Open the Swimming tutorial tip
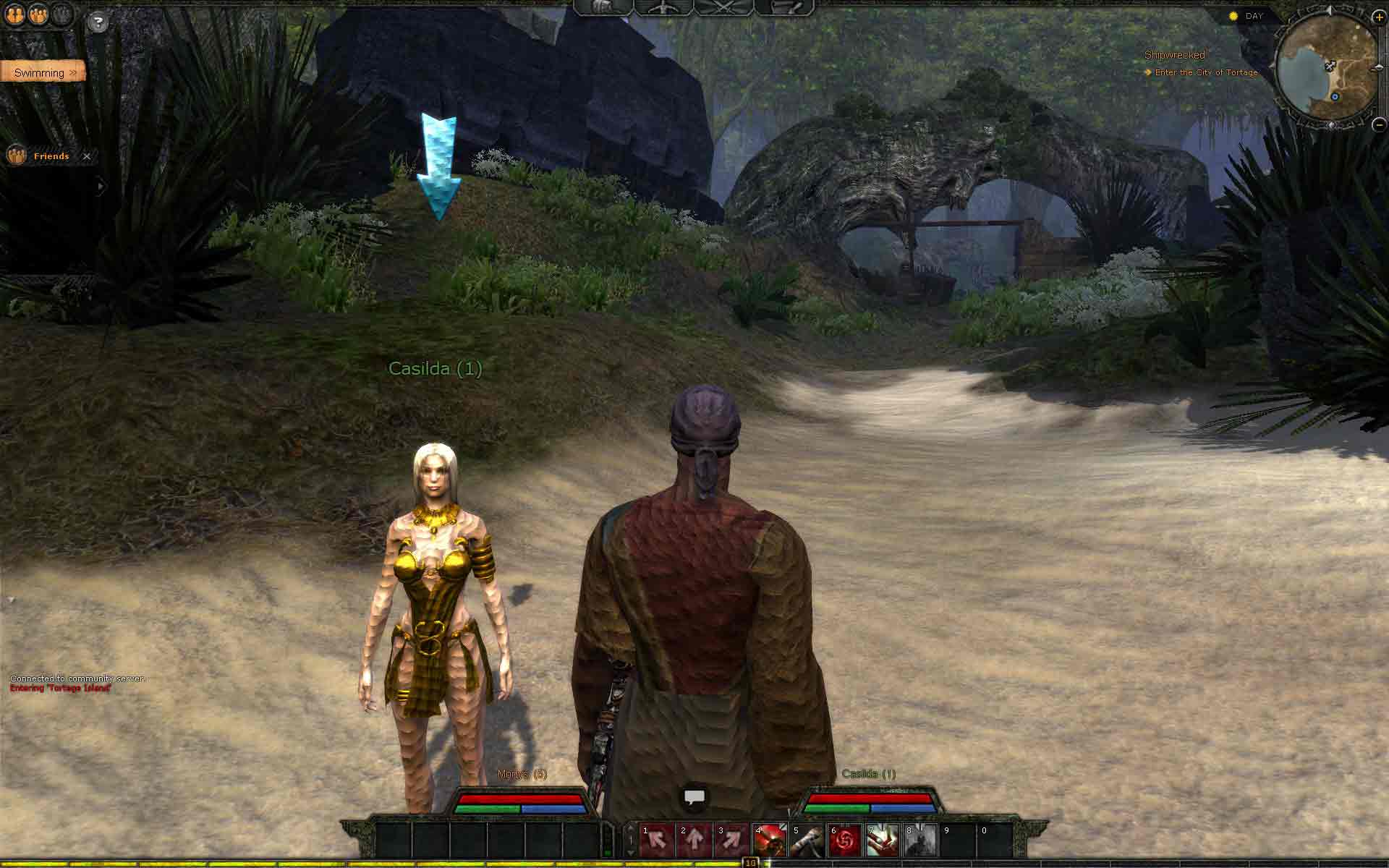 coord(43,72)
